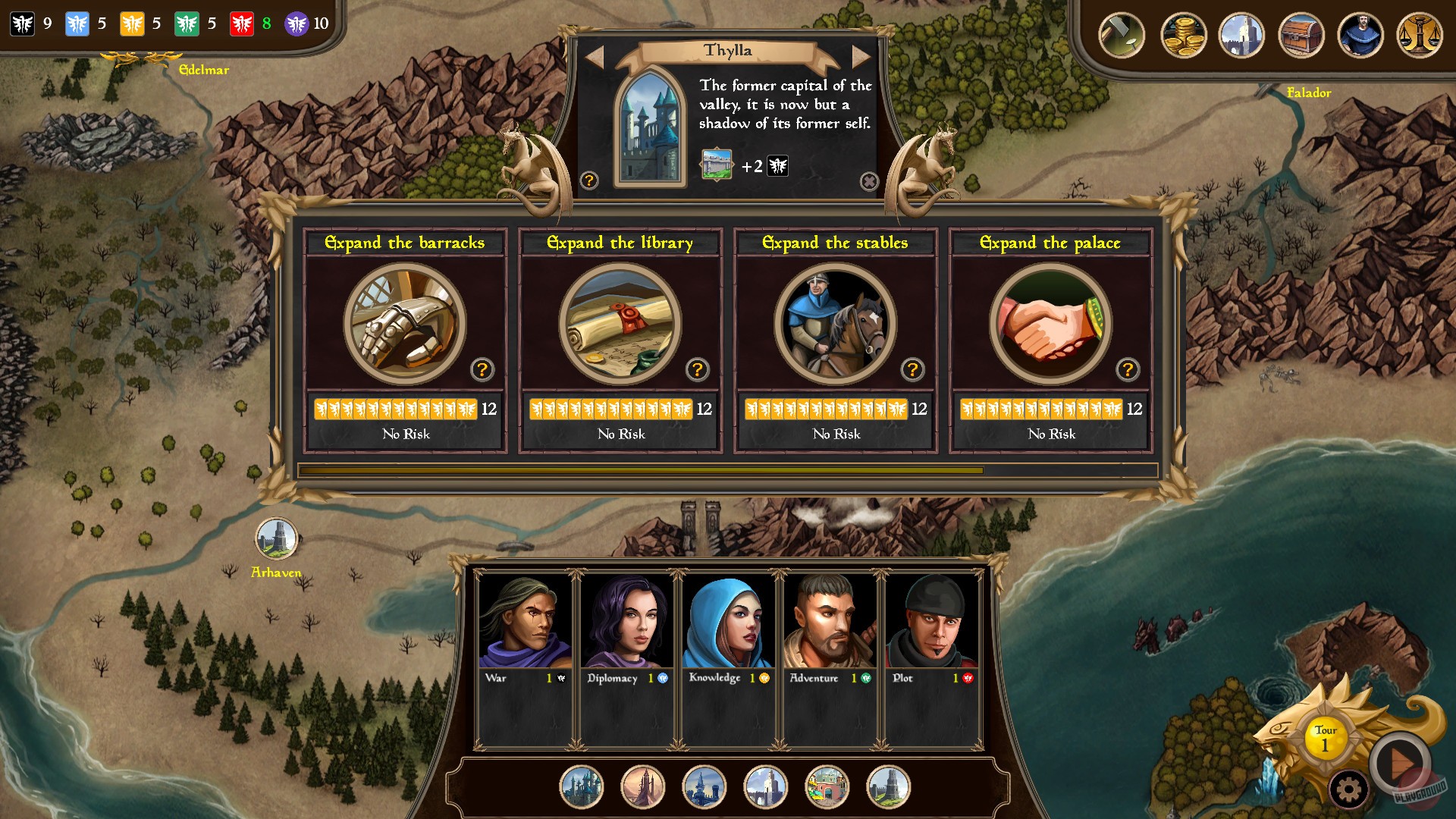Choose the Plot hero portrait
The image size is (1456, 819).
click(931, 622)
